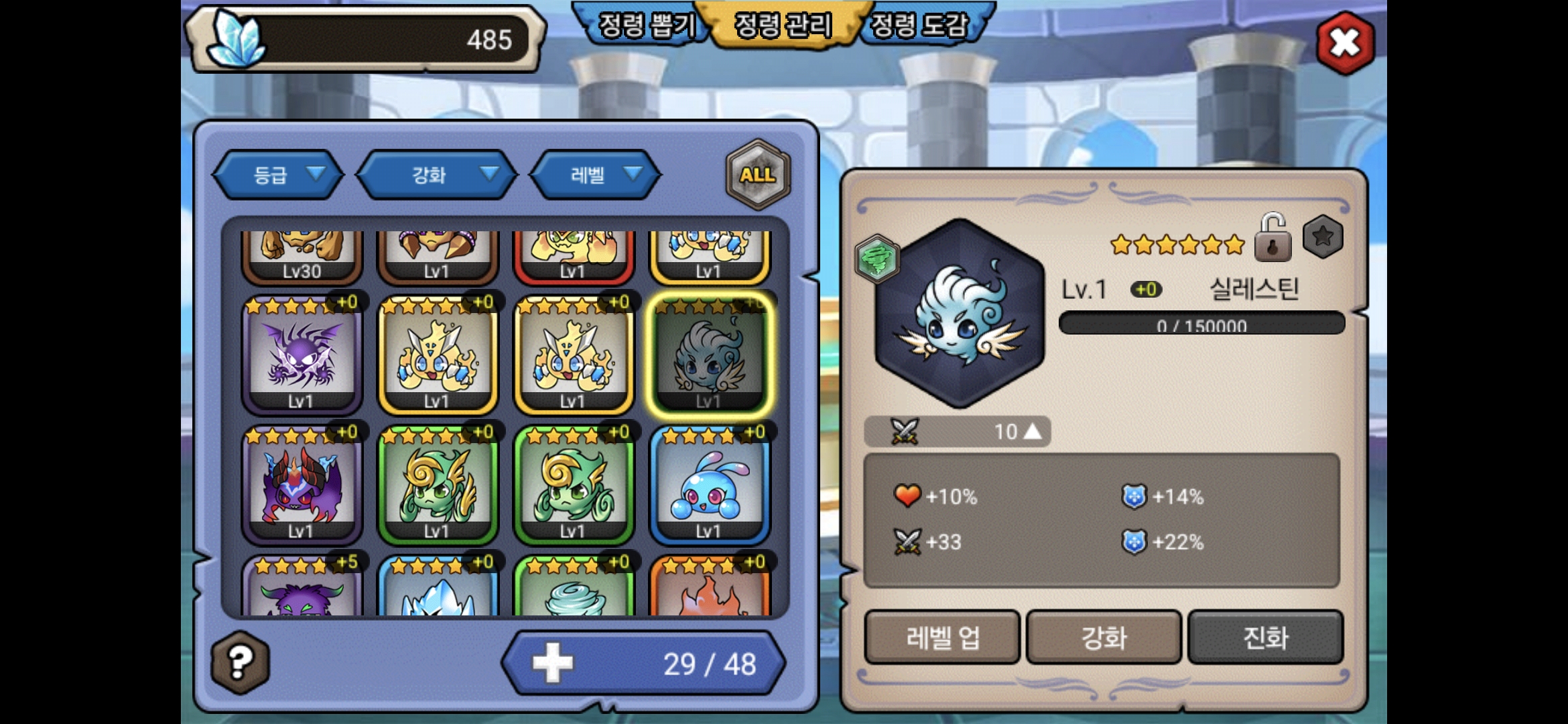Select the purple spider spirit

click(302, 355)
